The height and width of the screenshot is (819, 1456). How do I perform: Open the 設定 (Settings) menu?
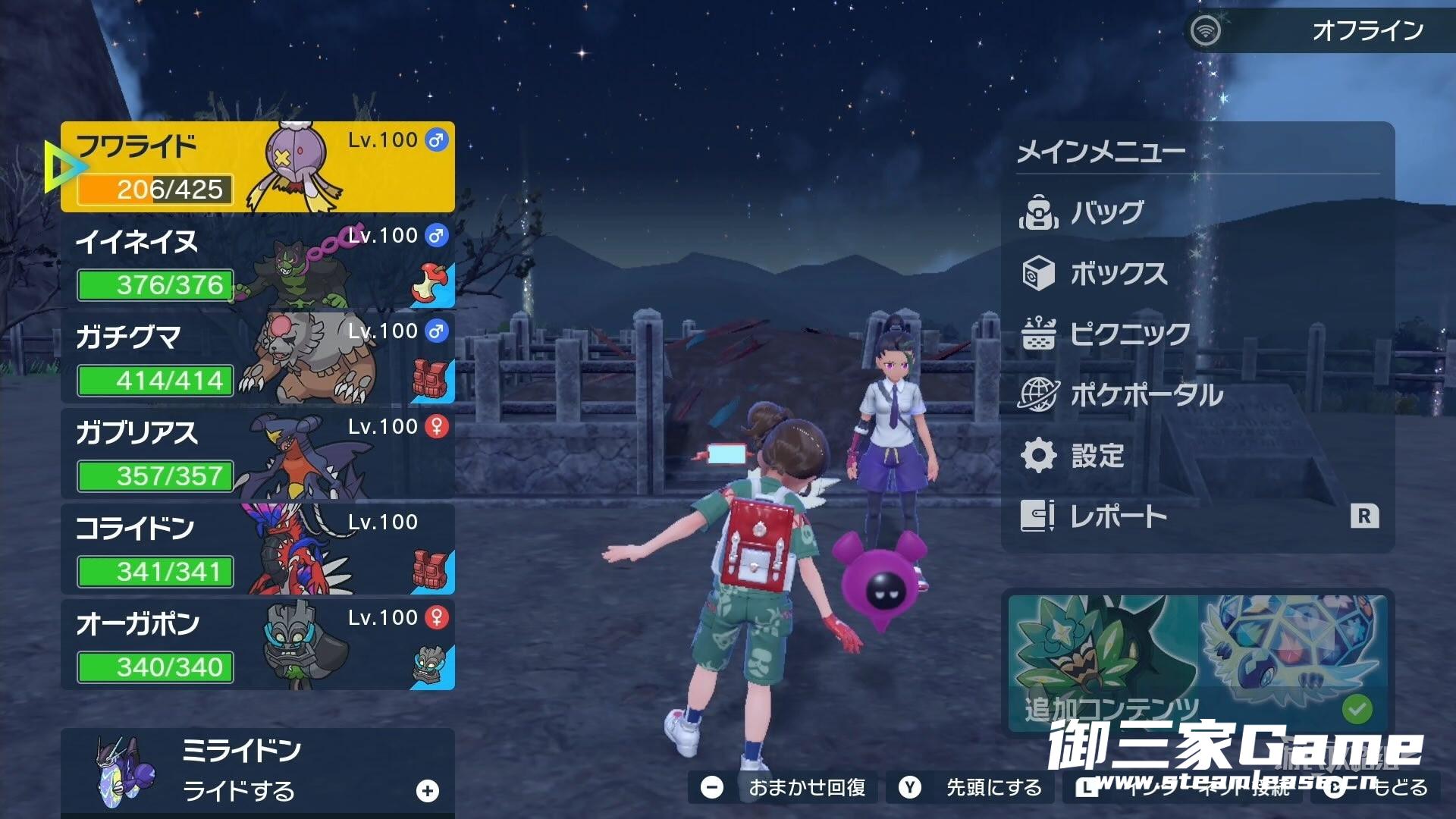[x=1097, y=456]
